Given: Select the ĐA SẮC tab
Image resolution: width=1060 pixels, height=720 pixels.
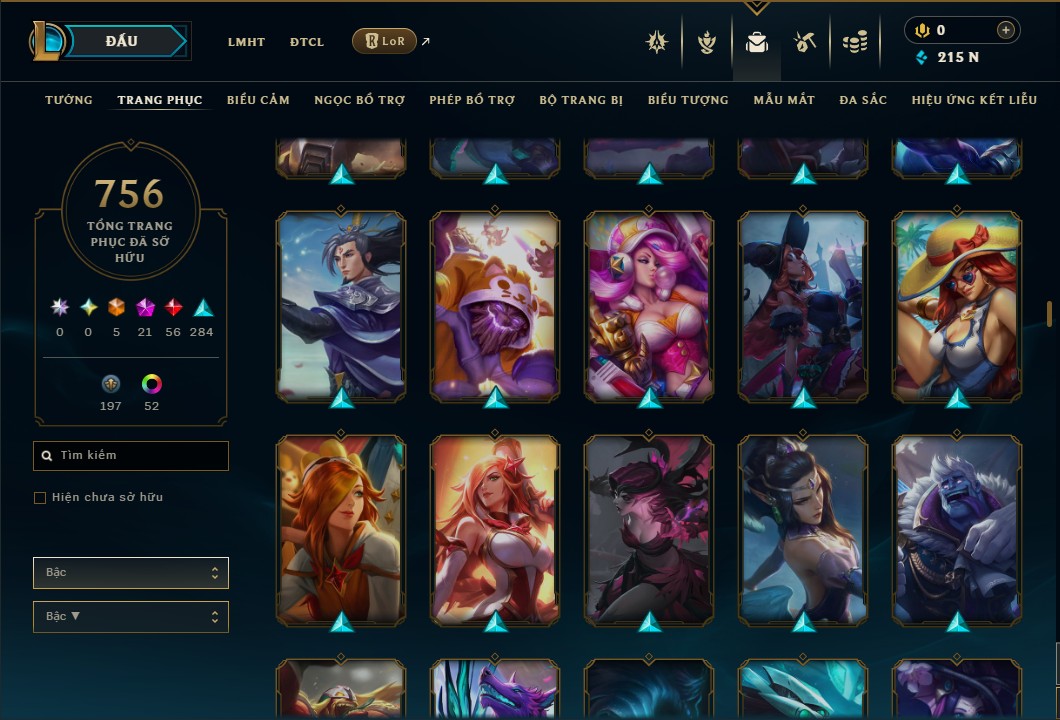Looking at the screenshot, I should pos(863,100).
